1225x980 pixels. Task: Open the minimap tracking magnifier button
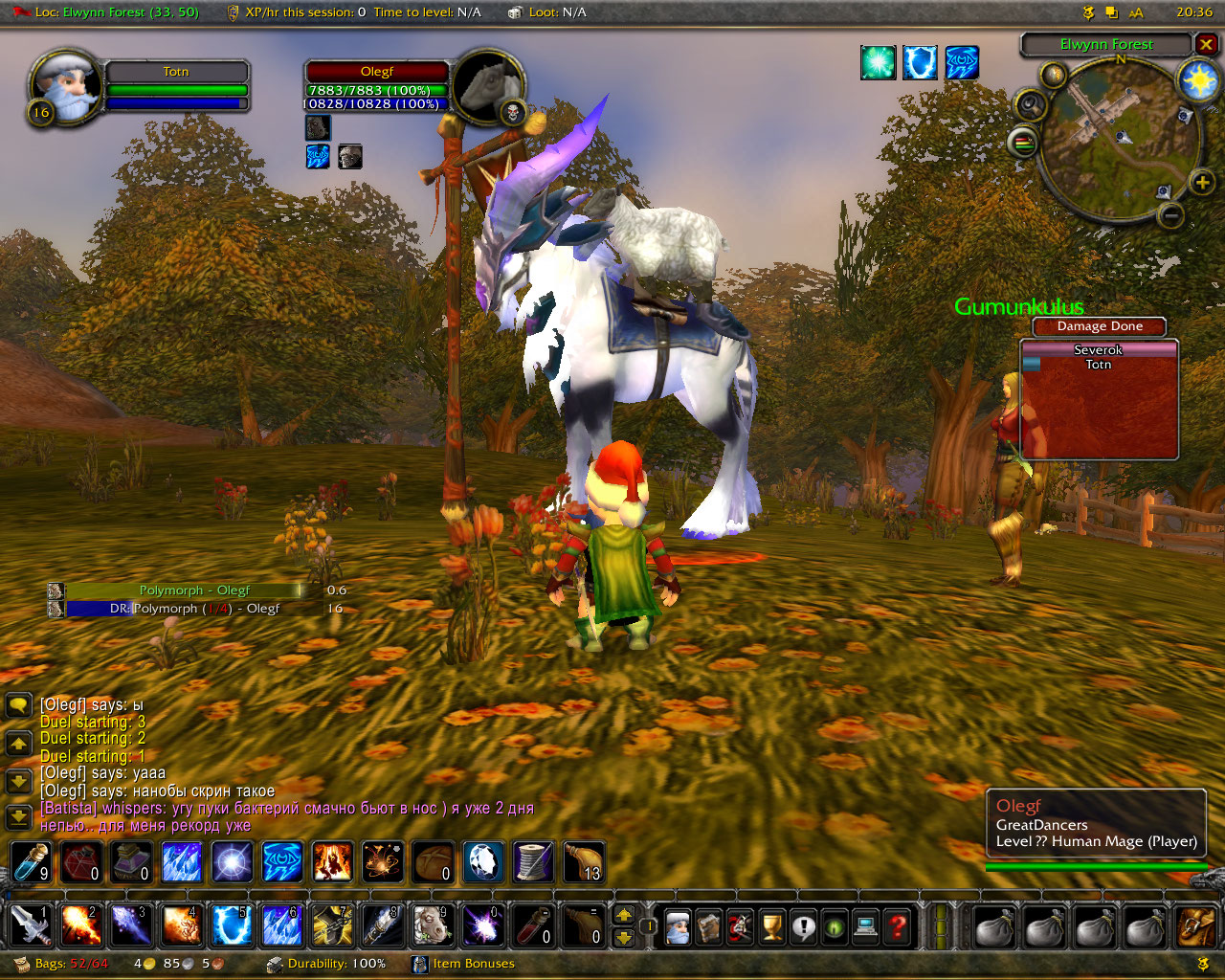pyautogui.click(x=1030, y=103)
